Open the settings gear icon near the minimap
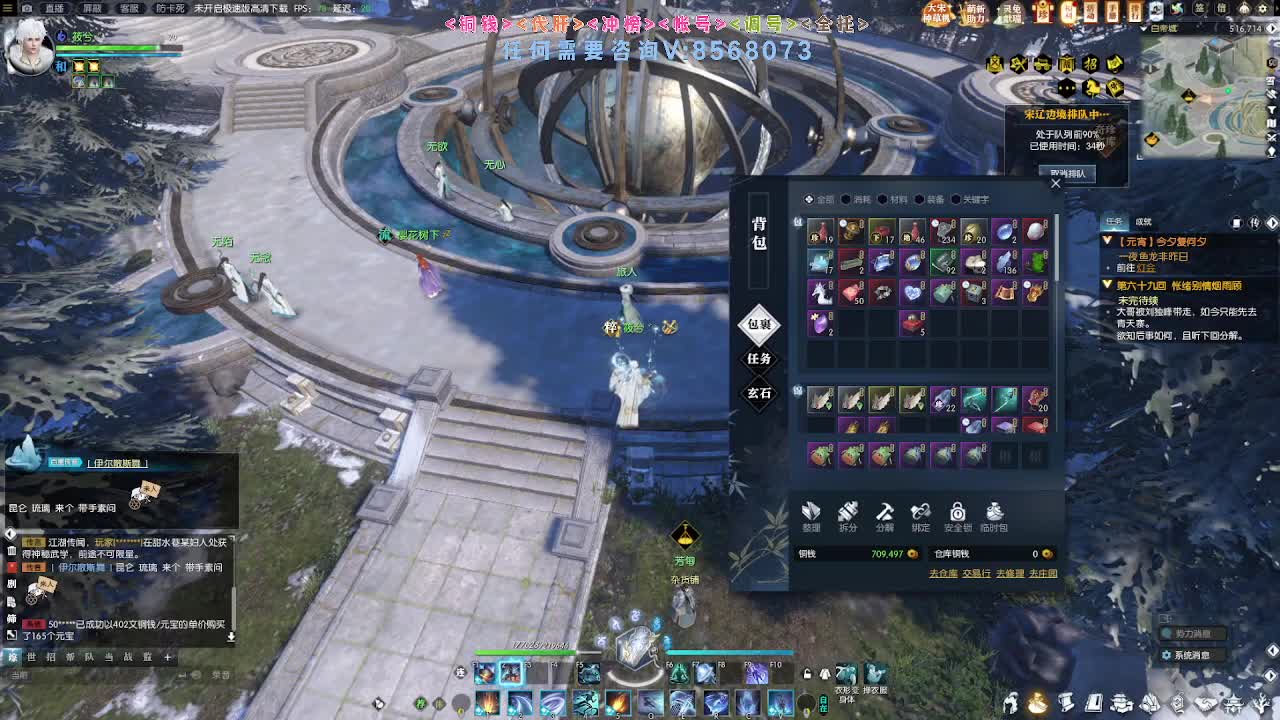 1262,8
